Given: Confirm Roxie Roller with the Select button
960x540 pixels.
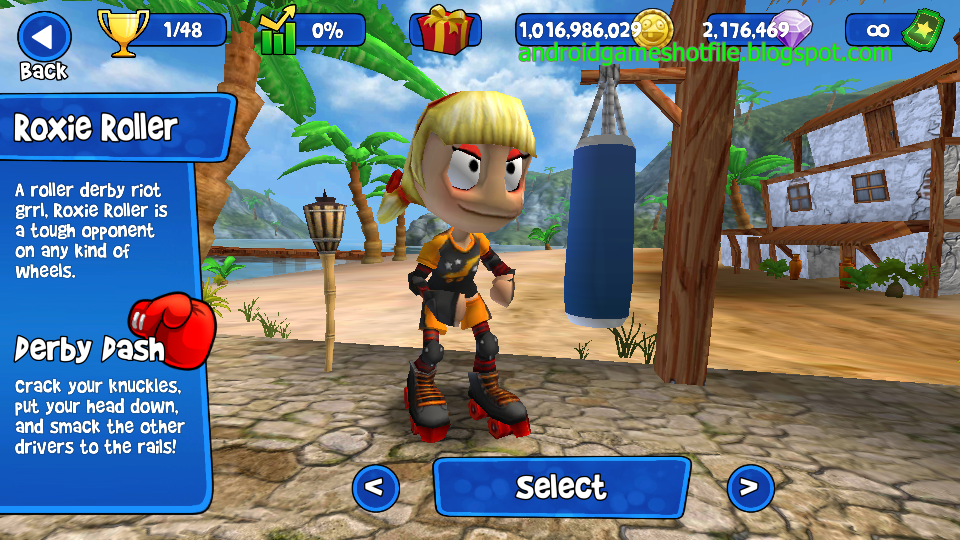Looking at the screenshot, I should pos(561,487).
